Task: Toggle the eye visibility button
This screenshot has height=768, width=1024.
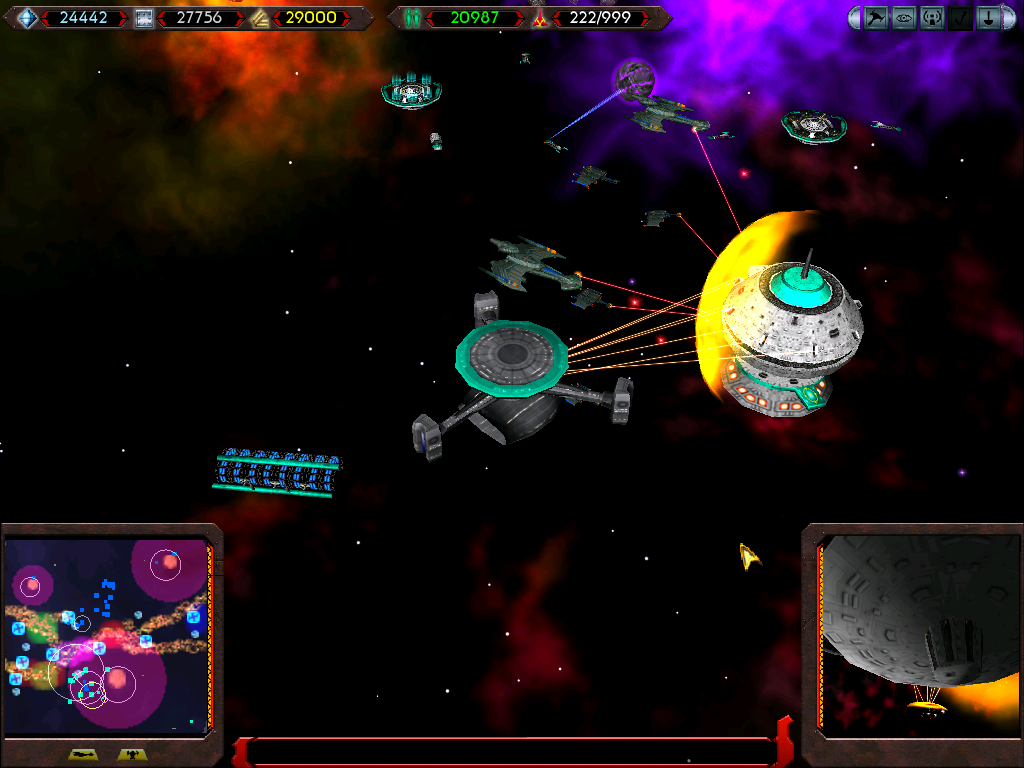Action: pyautogui.click(x=904, y=18)
